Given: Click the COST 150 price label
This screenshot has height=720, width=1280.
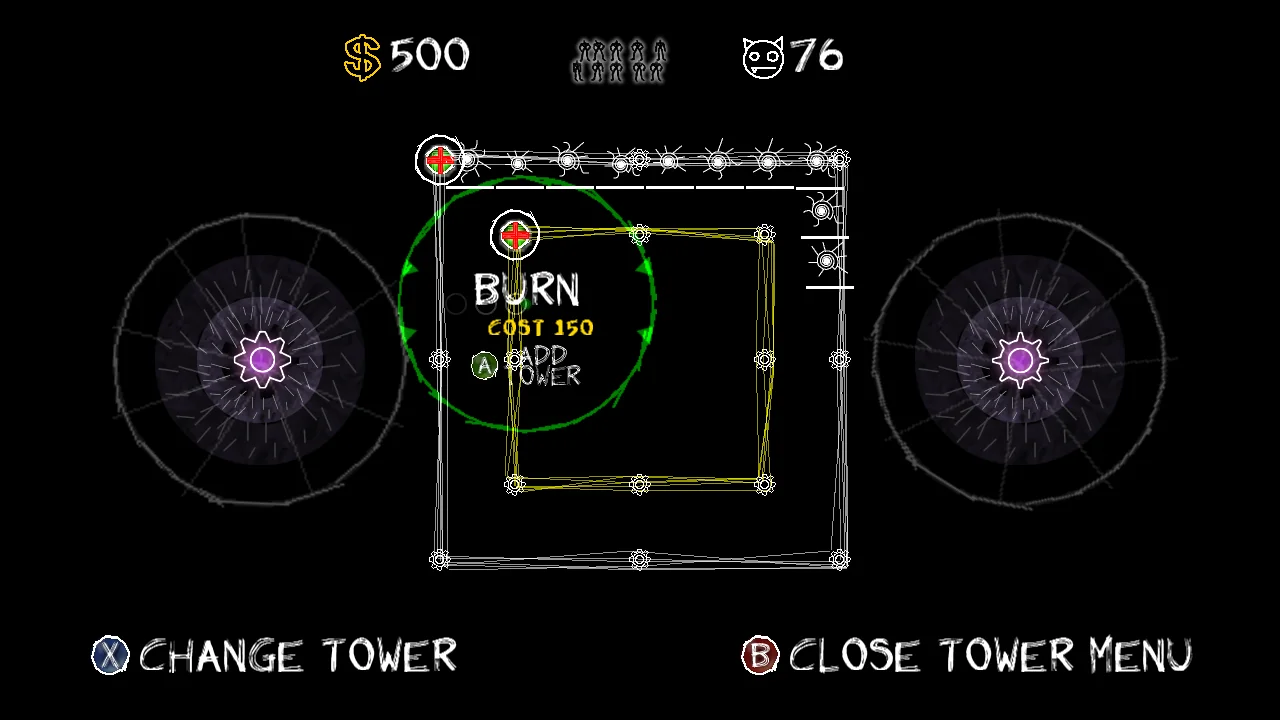Looking at the screenshot, I should [x=540, y=327].
